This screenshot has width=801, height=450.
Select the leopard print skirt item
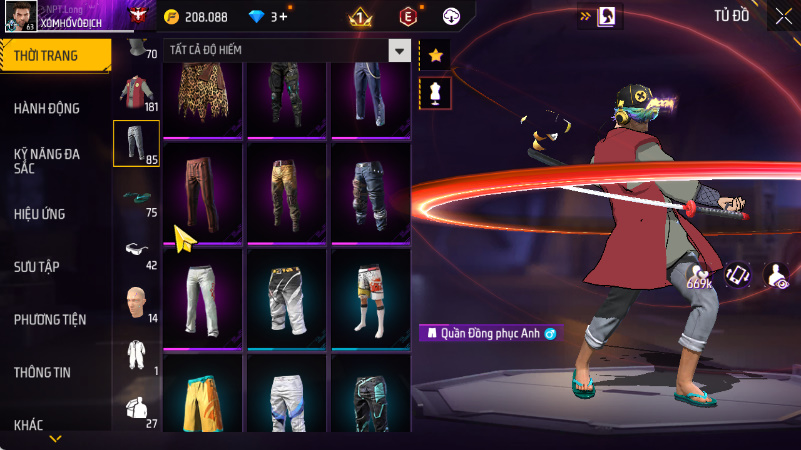coord(203,98)
